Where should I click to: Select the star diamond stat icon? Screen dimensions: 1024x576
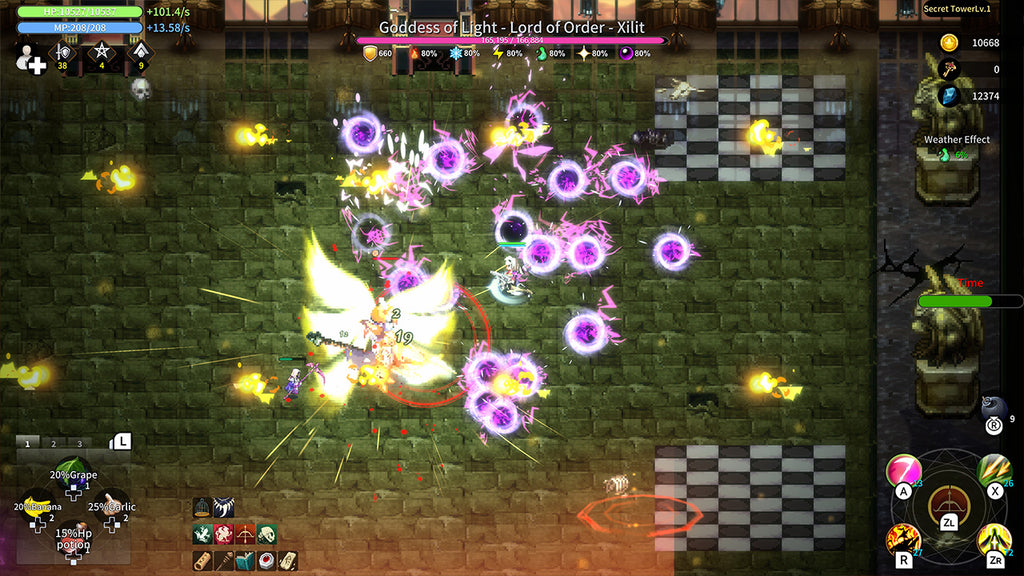click(101, 53)
